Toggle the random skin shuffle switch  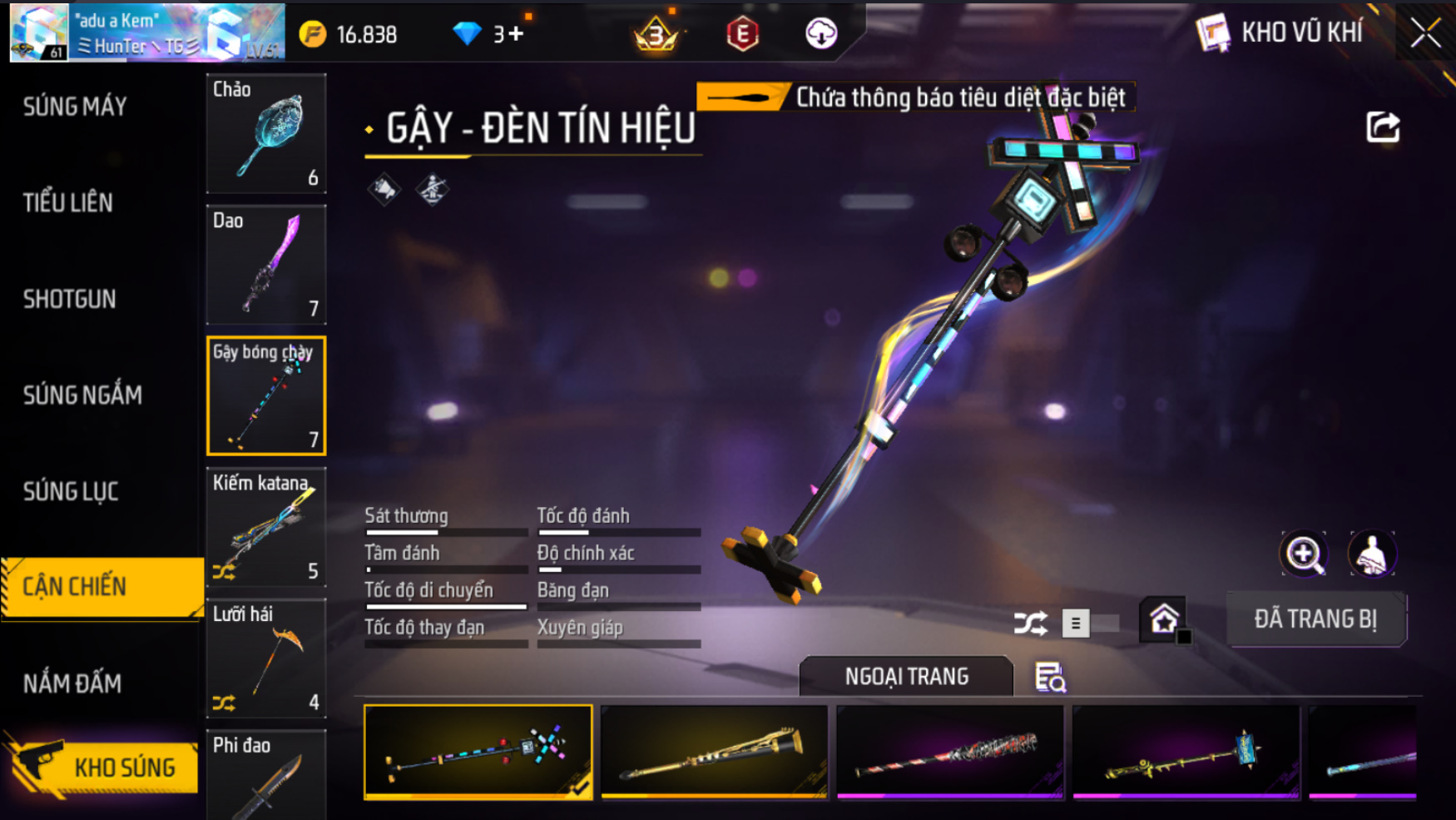[x=1088, y=623]
